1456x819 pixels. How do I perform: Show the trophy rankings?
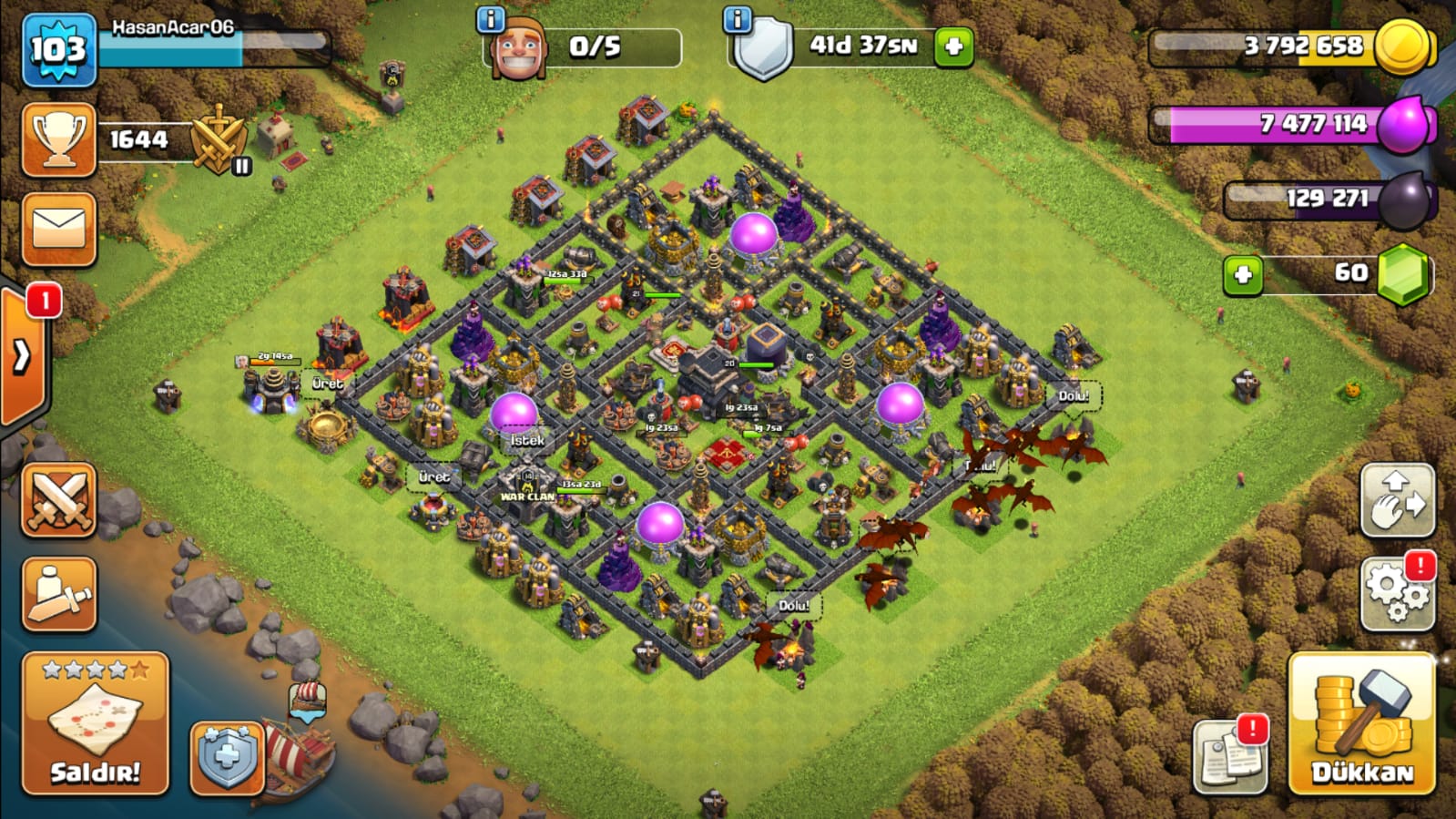click(x=59, y=140)
